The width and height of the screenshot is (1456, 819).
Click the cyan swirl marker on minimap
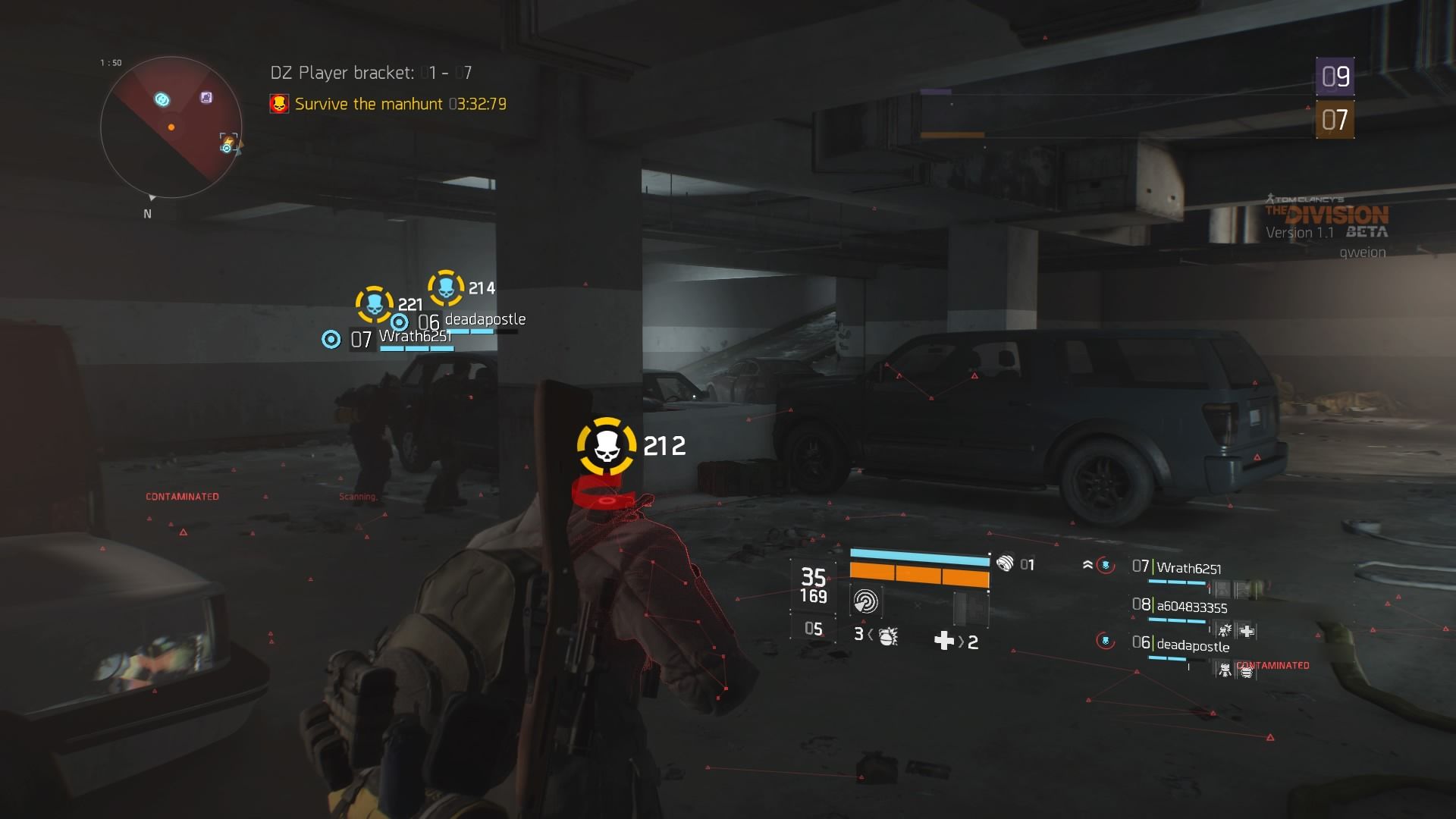tap(162, 99)
